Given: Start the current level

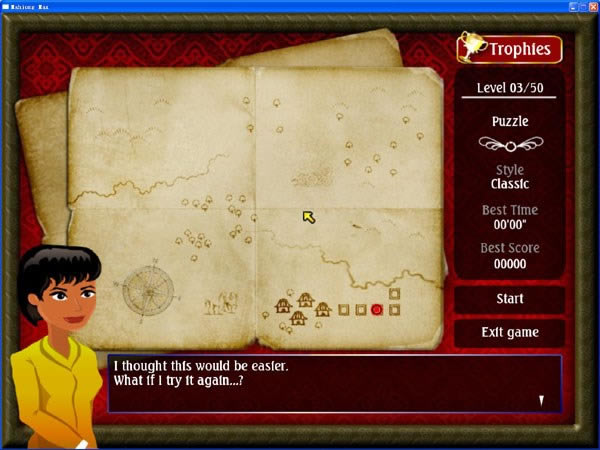Looking at the screenshot, I should point(509,299).
